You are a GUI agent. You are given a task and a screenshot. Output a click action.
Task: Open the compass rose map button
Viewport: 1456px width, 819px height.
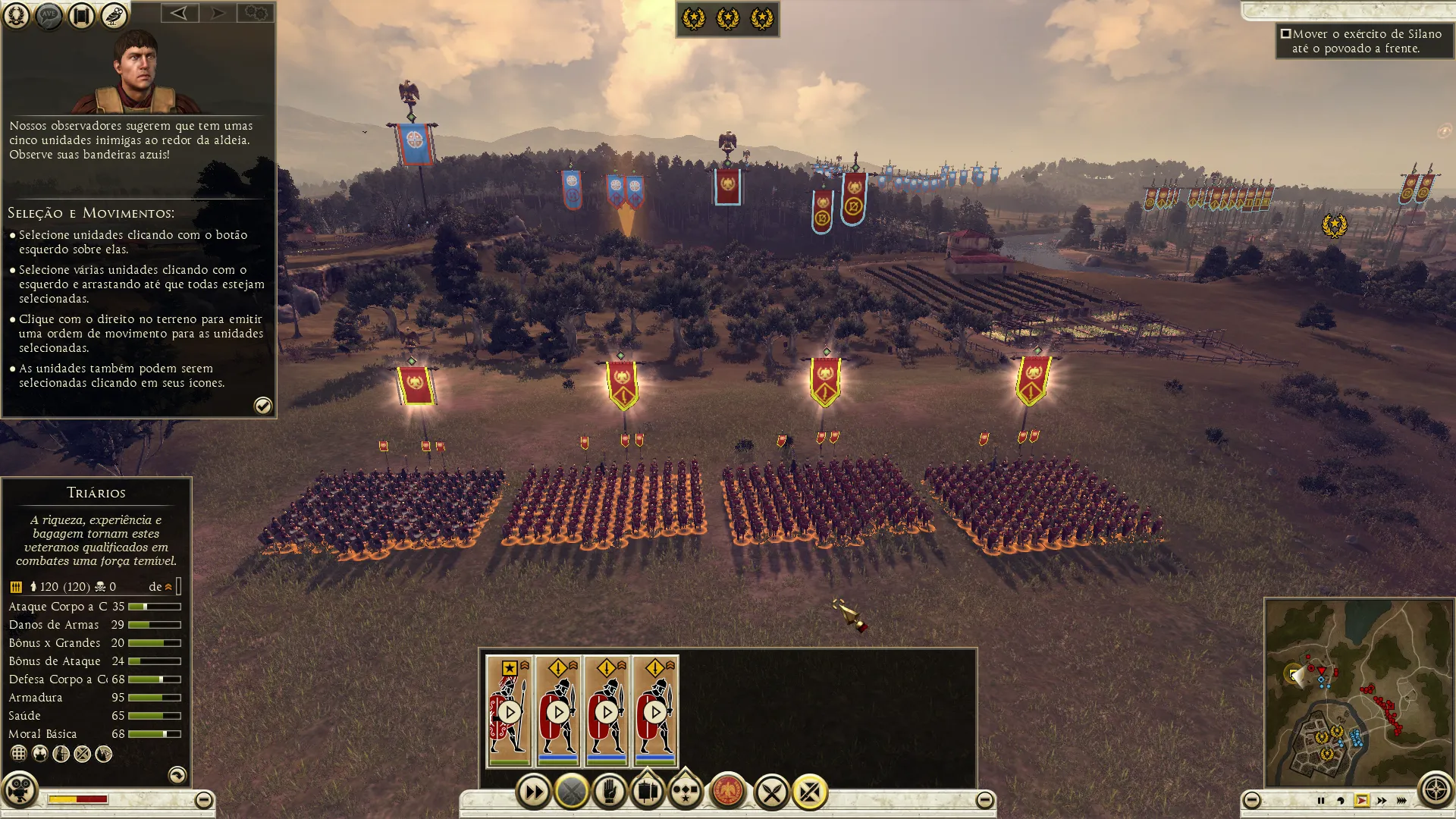tap(1435, 790)
